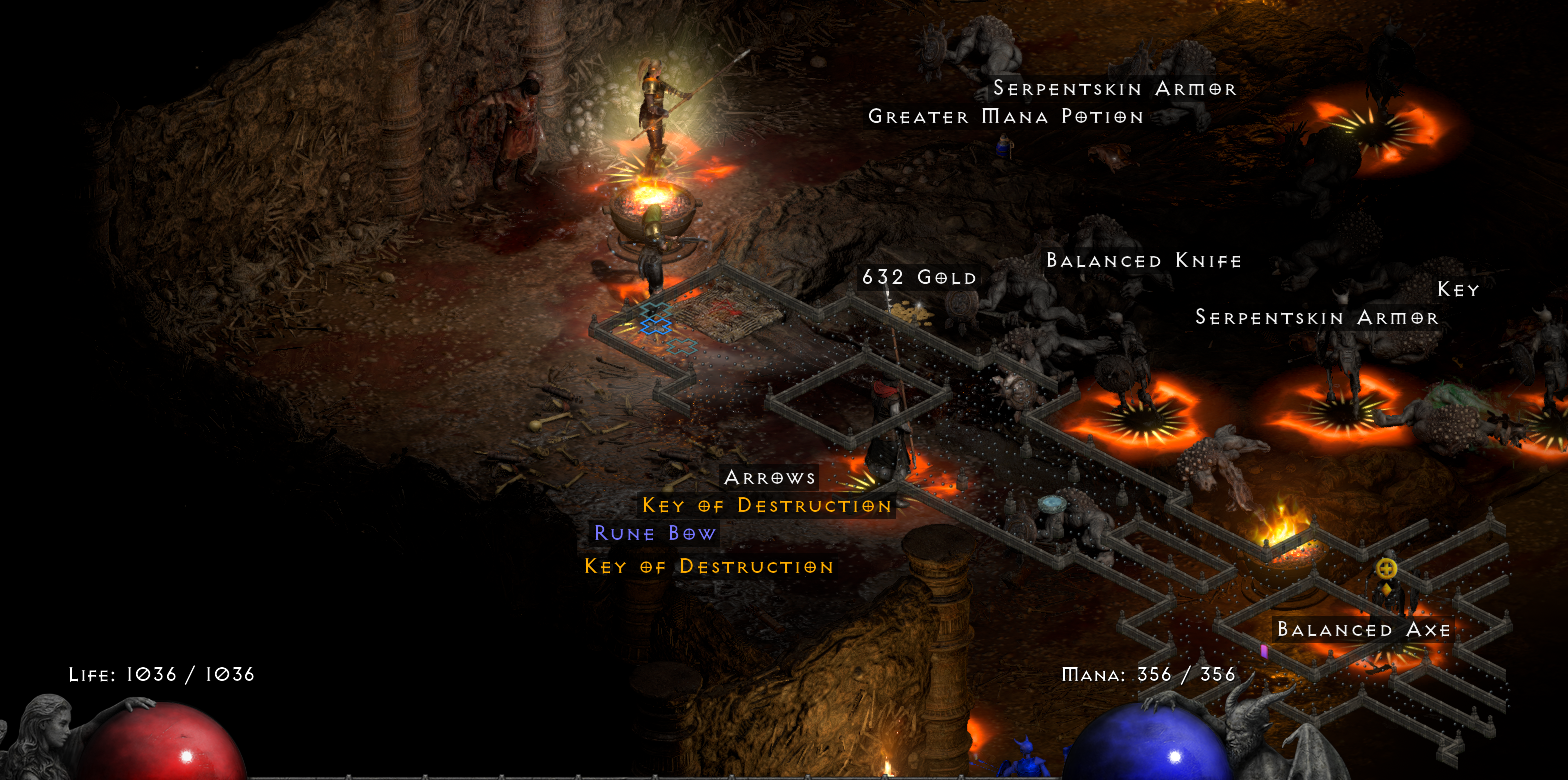
Task: Click the white Key item label
Action: pos(1457,290)
